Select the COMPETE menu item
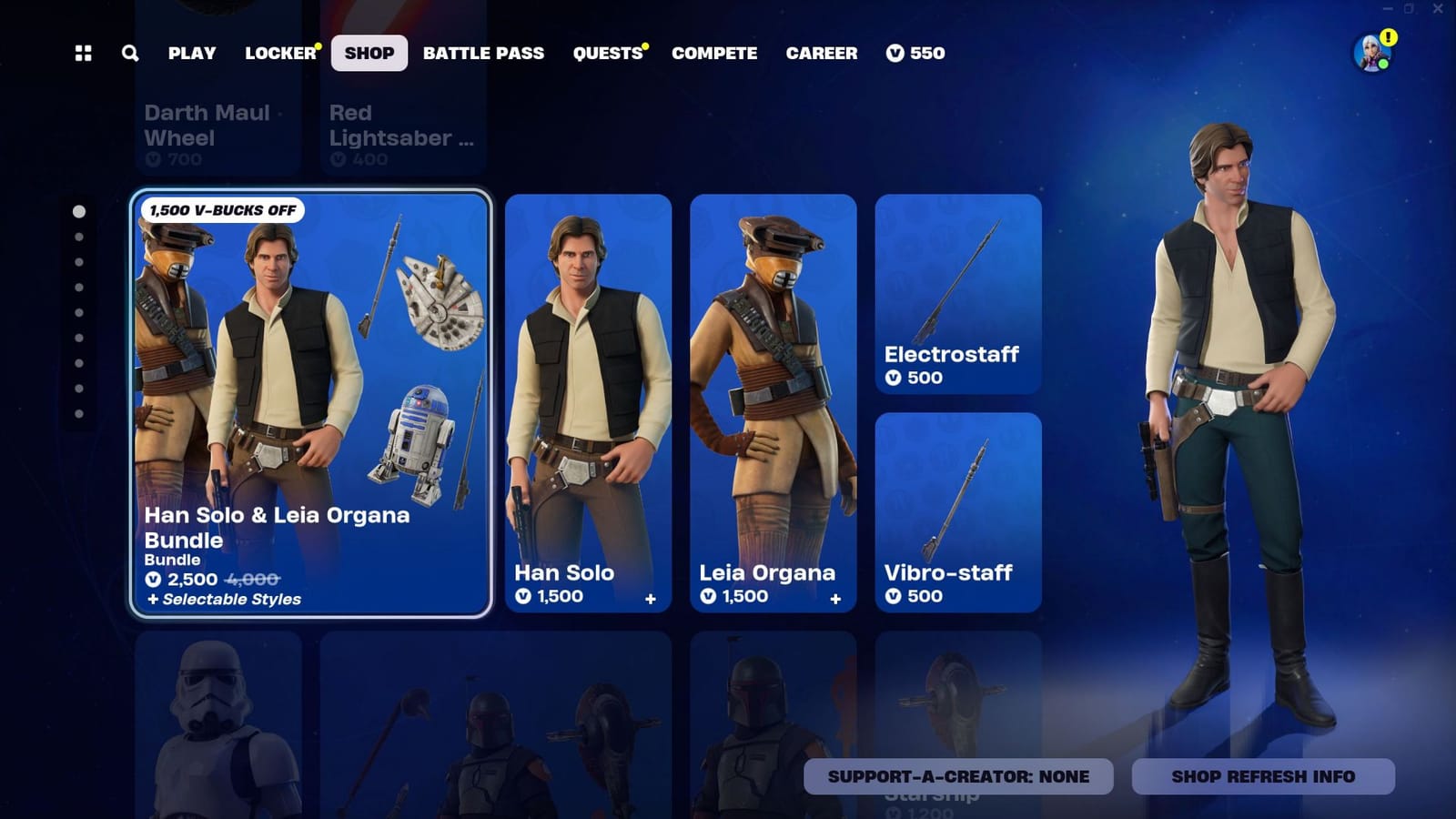The width and height of the screenshot is (1456, 819). click(714, 53)
